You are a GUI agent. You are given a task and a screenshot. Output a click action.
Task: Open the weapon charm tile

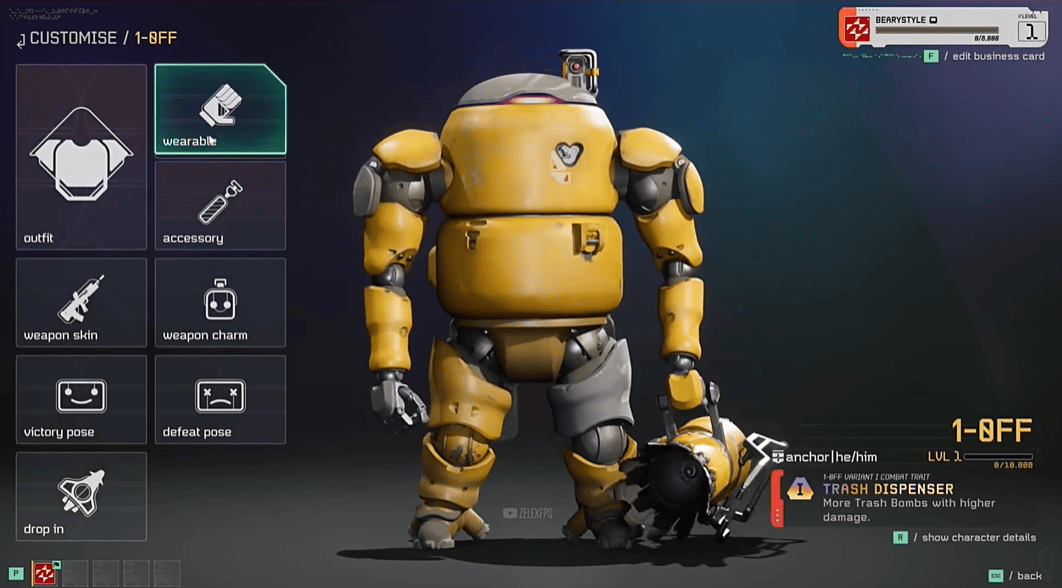(220, 302)
